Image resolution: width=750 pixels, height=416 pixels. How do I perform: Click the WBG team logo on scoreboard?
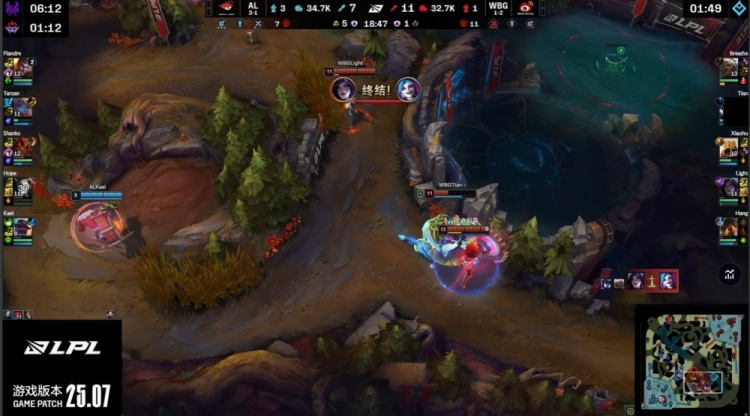(525, 8)
